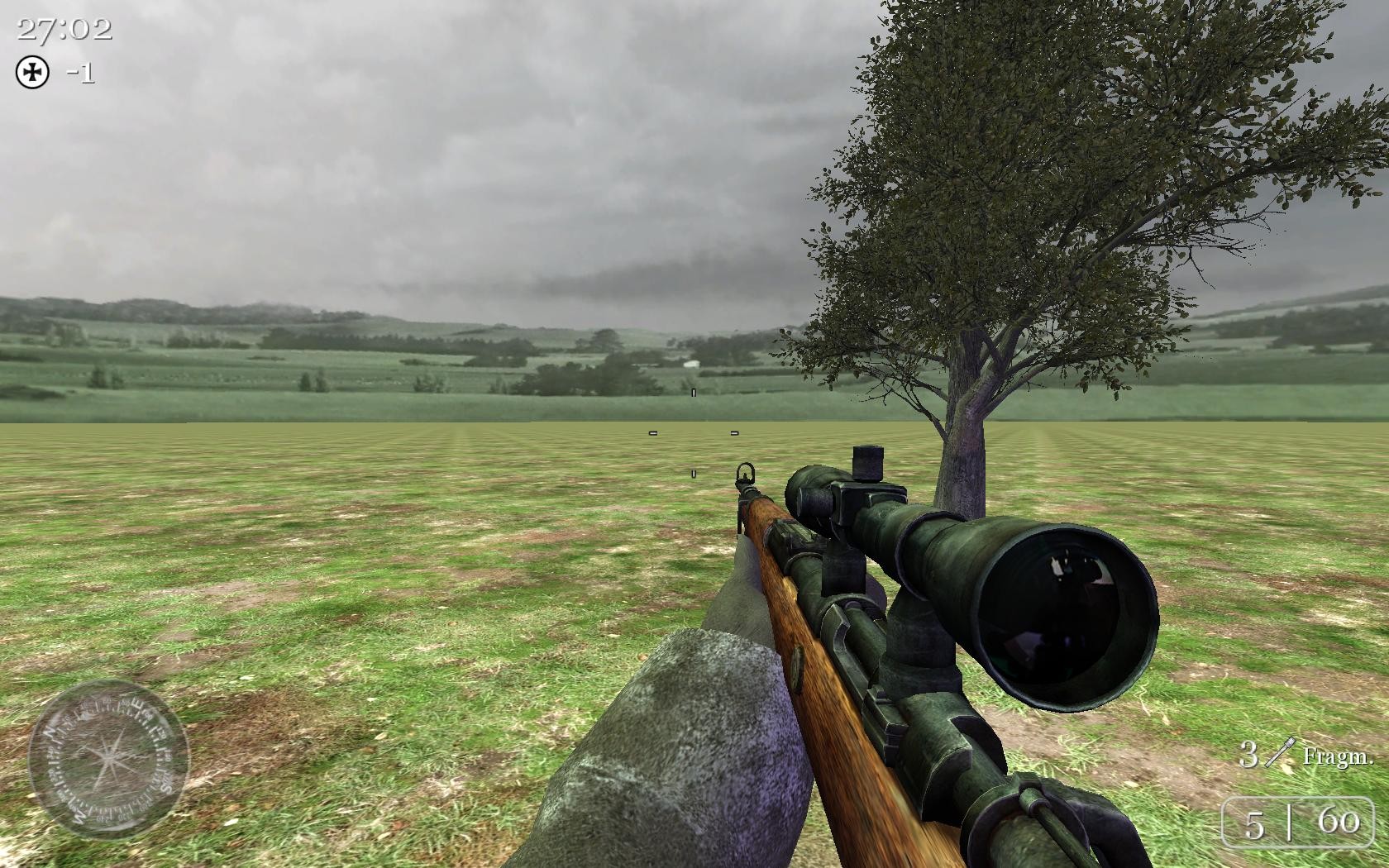Click the -1 score value beside the cross
Image resolution: width=1389 pixels, height=868 pixels.
coord(79,74)
